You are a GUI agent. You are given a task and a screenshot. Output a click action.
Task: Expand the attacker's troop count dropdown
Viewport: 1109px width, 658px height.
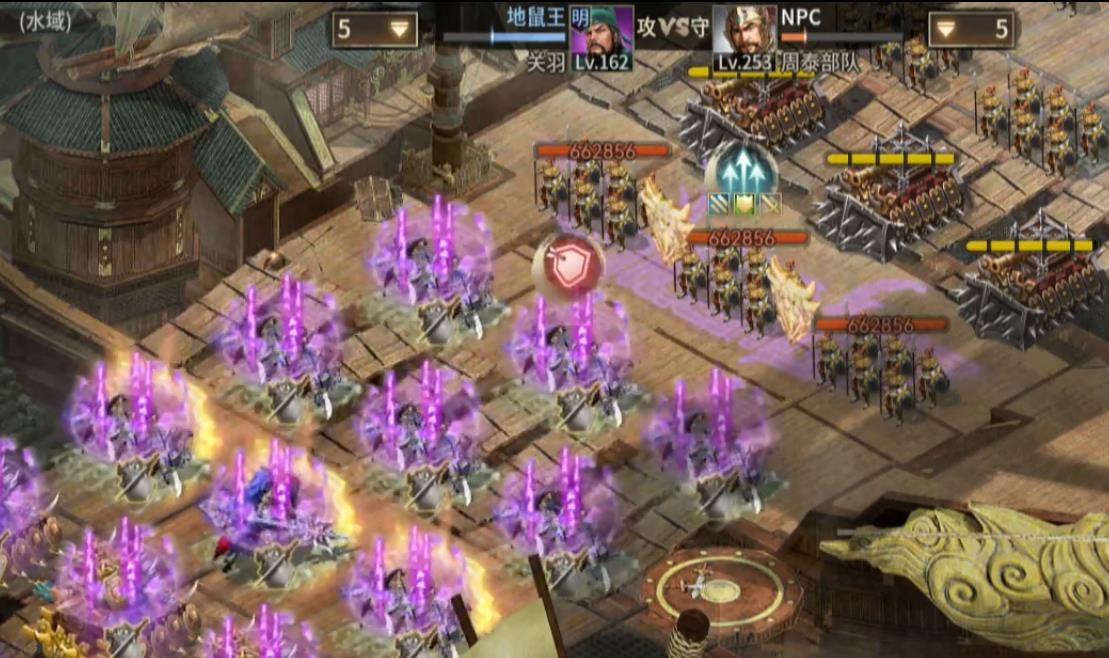[x=375, y=29]
